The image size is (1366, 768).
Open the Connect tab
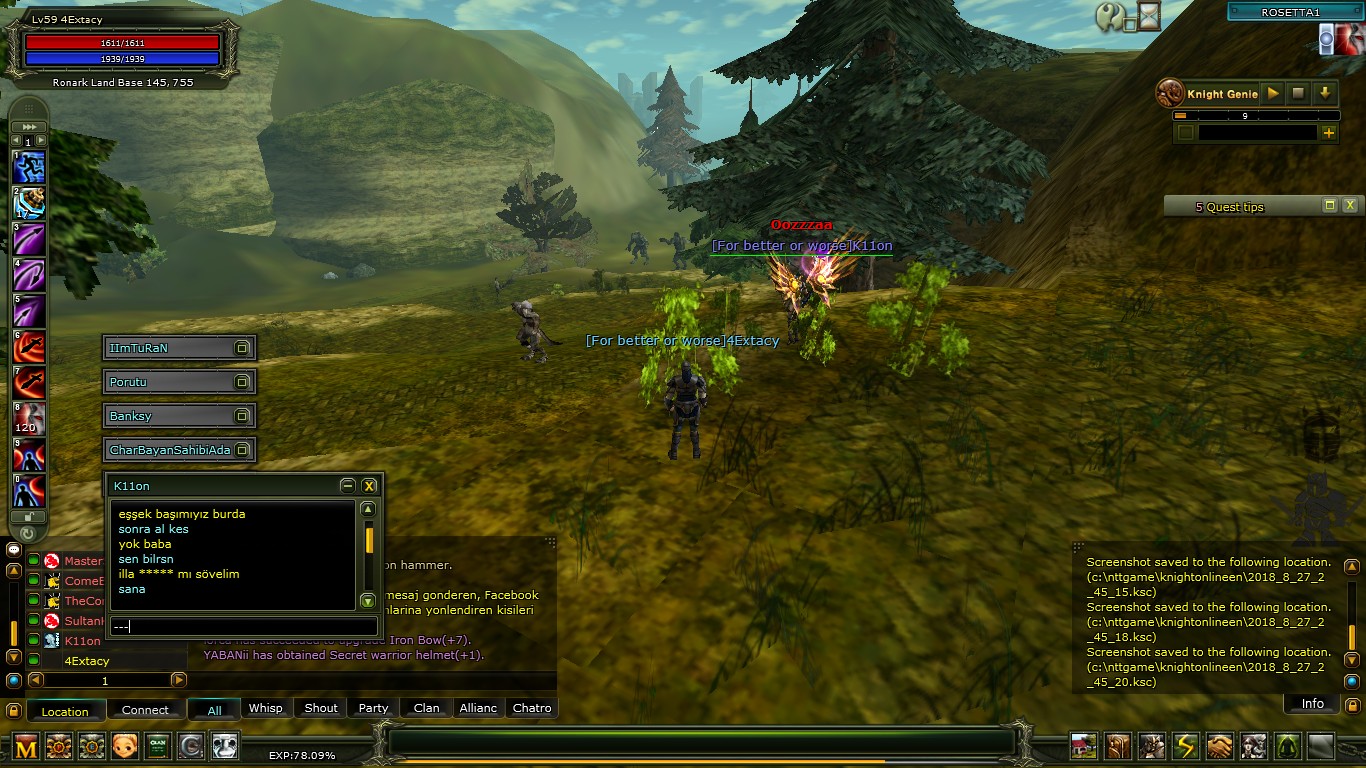(x=145, y=710)
